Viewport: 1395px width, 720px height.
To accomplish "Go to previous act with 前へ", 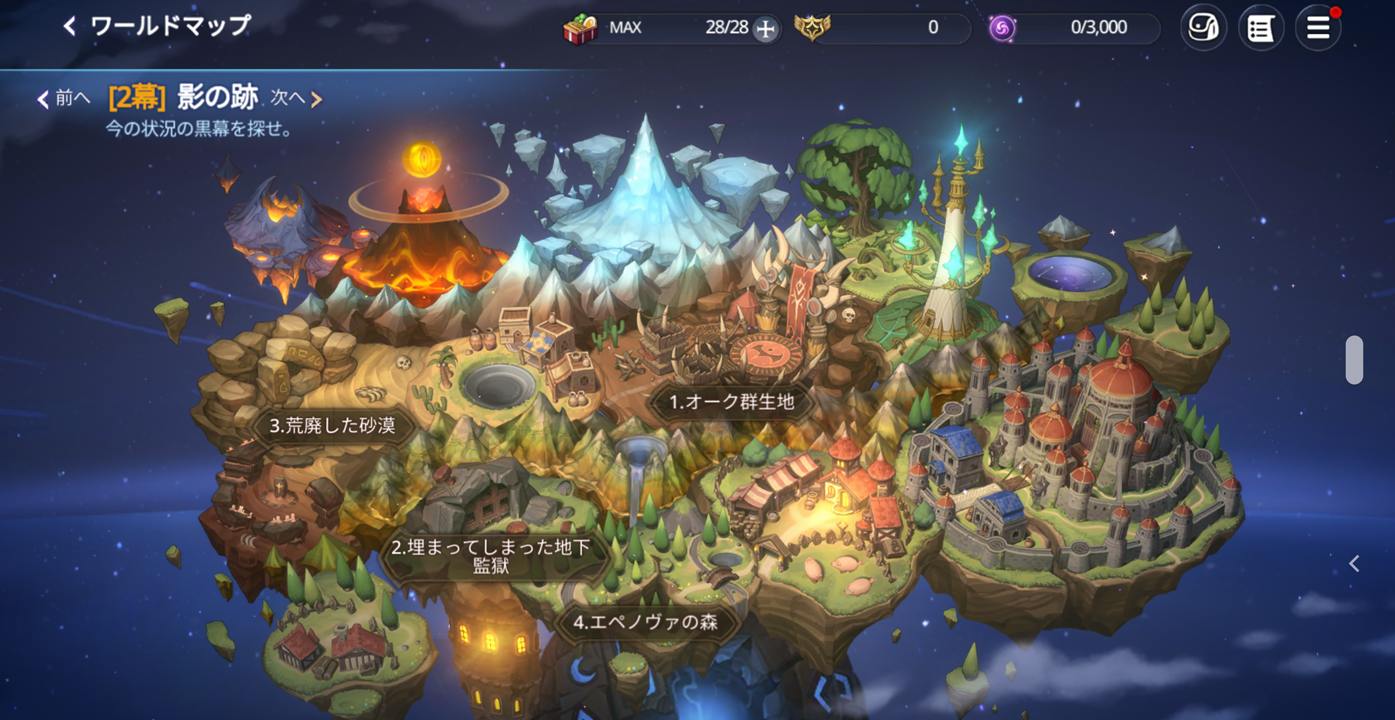I will (x=64, y=98).
